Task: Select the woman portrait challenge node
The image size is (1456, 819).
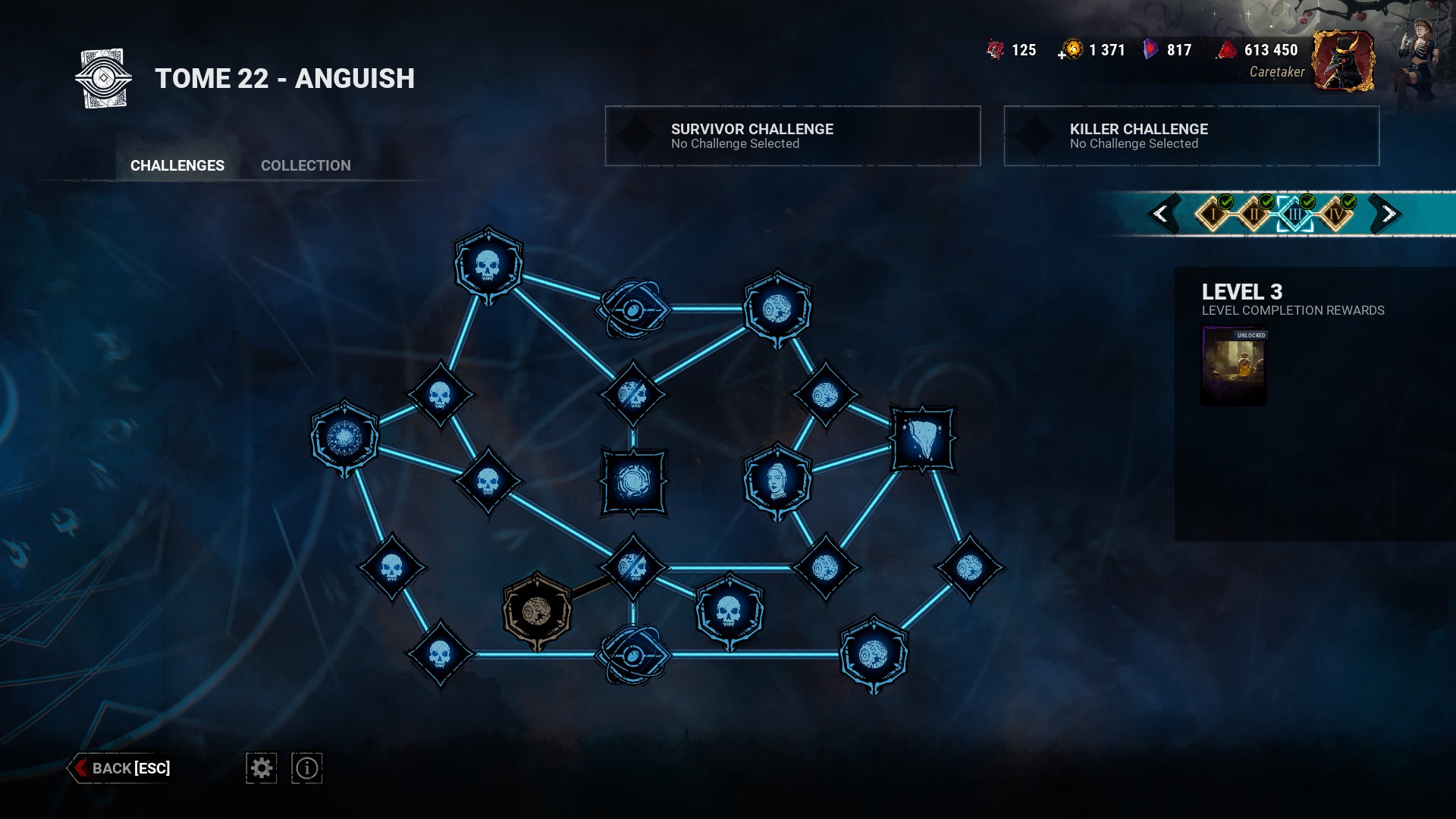Action: tap(777, 482)
